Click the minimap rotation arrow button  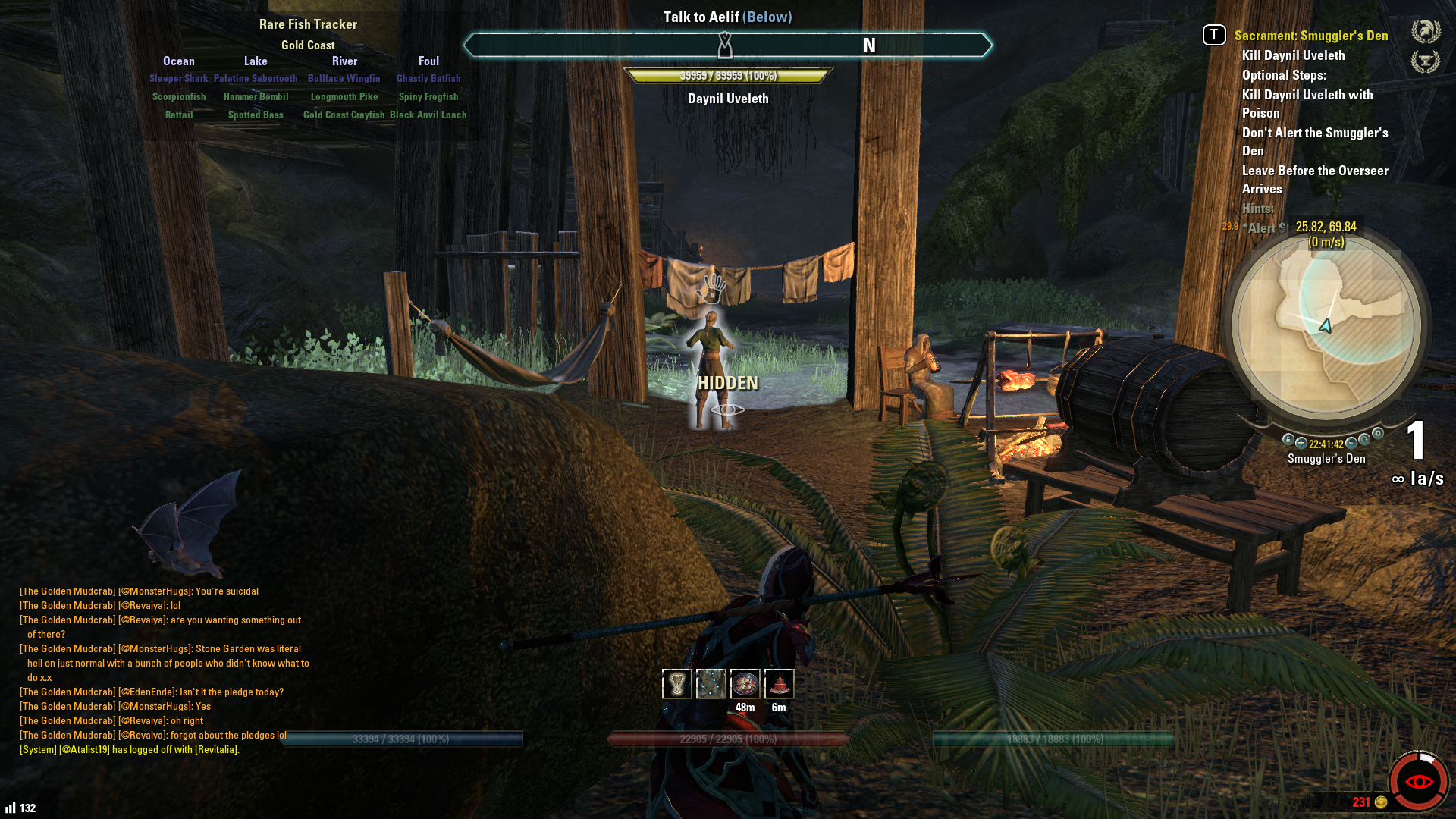(1364, 440)
